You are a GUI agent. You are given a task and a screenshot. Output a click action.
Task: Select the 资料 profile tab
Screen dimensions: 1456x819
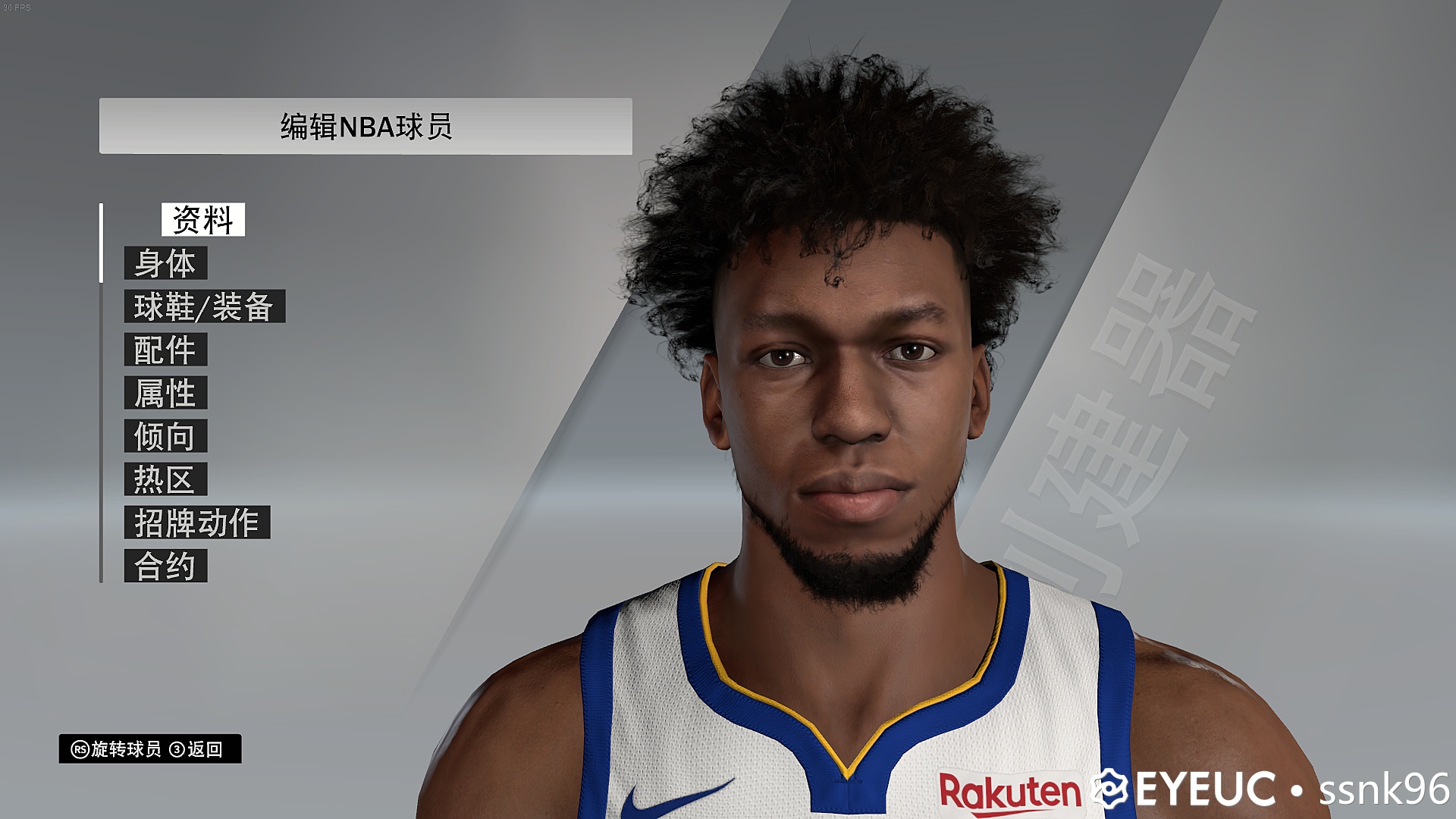[x=204, y=221]
